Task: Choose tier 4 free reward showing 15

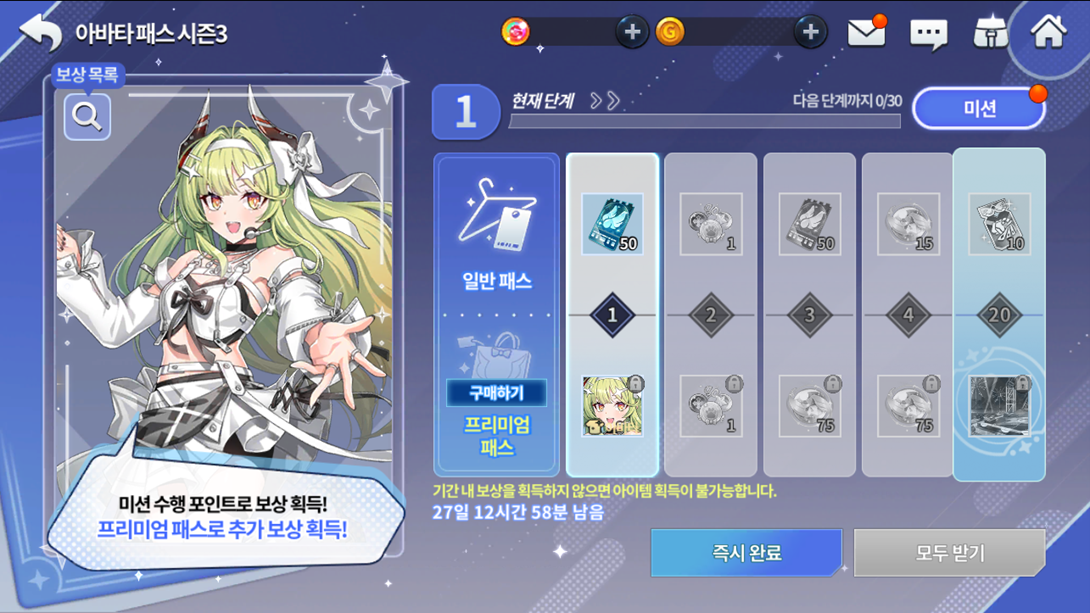Action: [x=908, y=223]
